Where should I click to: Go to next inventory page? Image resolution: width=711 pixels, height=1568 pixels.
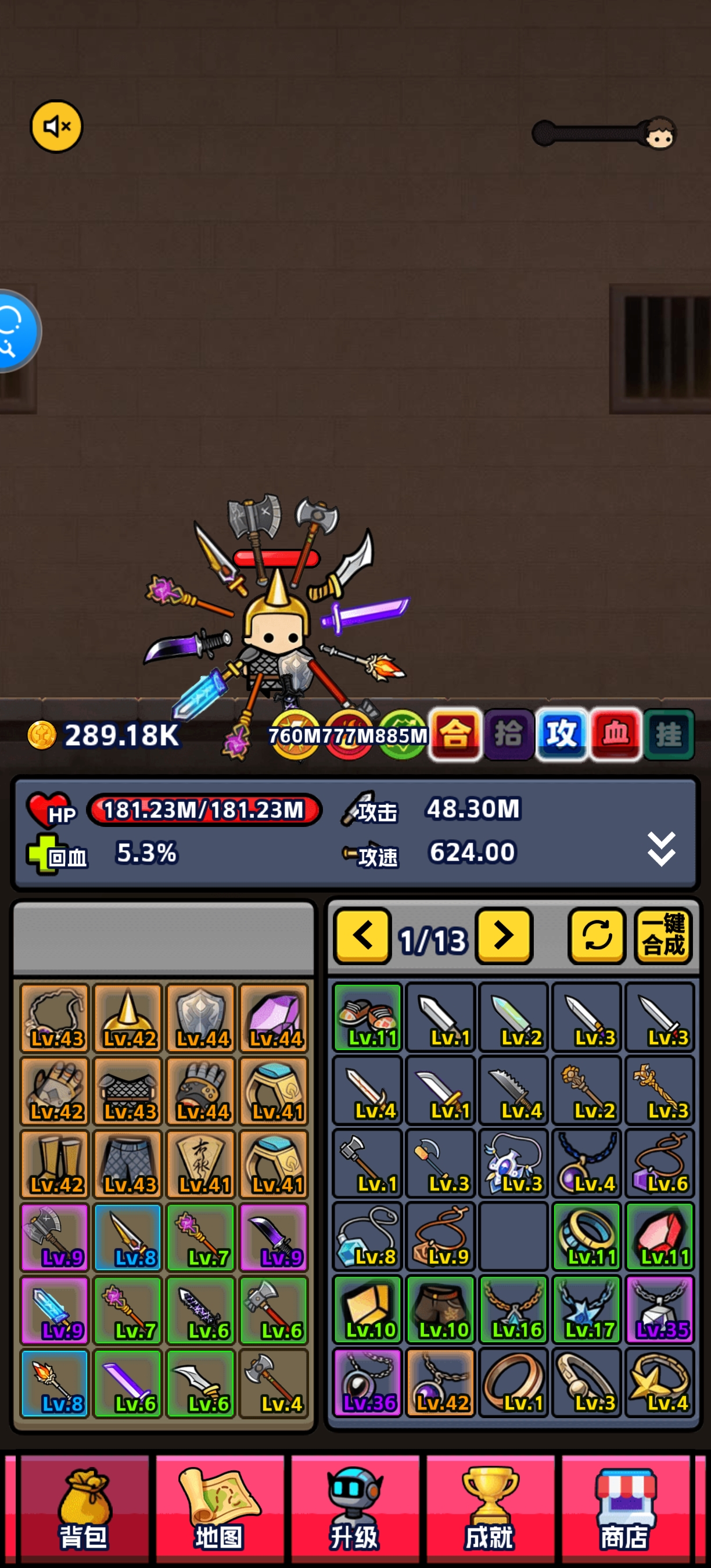(504, 936)
